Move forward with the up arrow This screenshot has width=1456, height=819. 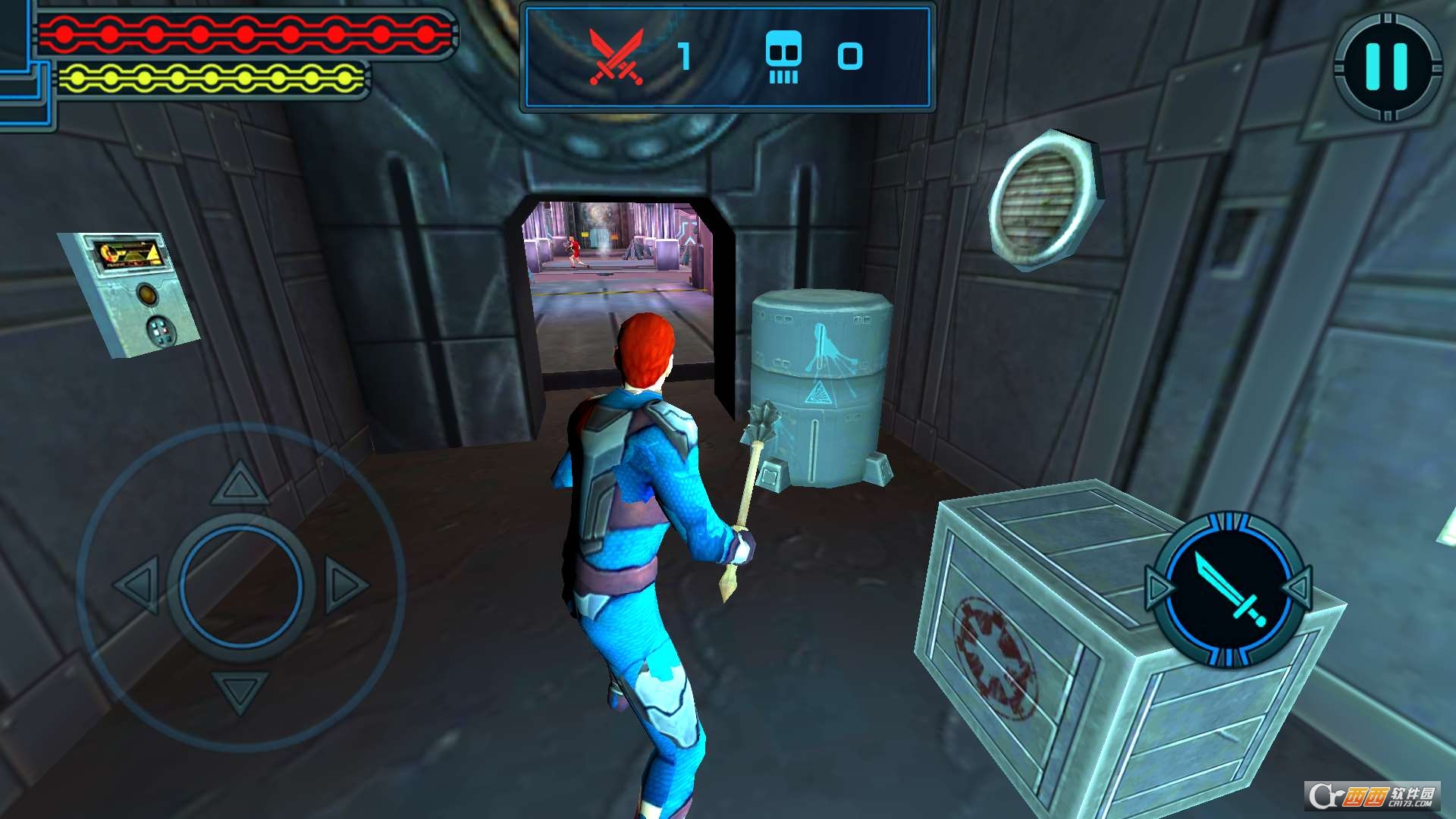pyautogui.click(x=240, y=484)
